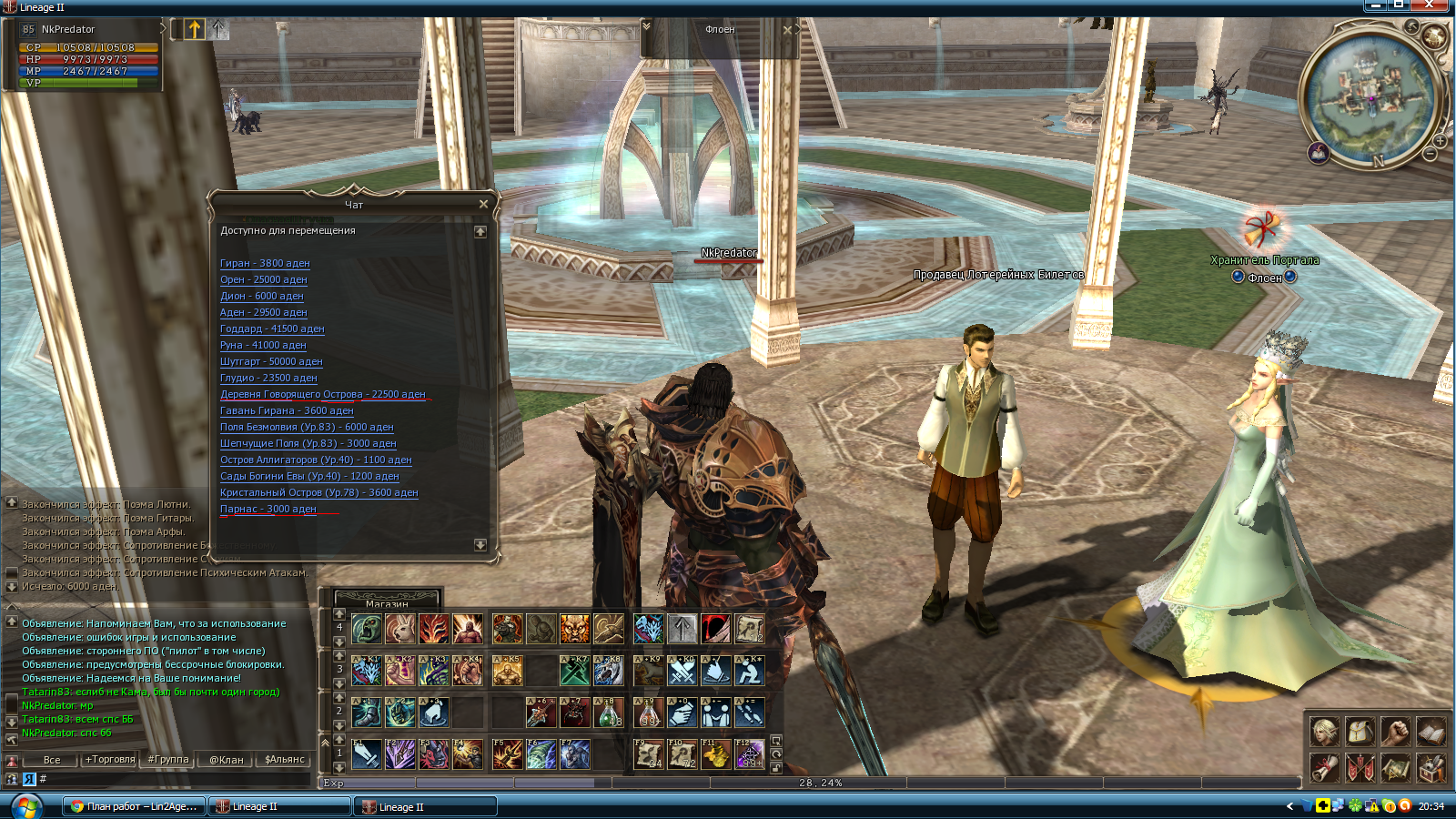1456x819 pixels.
Task: Open the bag inventory icon
Action: (x=1360, y=731)
